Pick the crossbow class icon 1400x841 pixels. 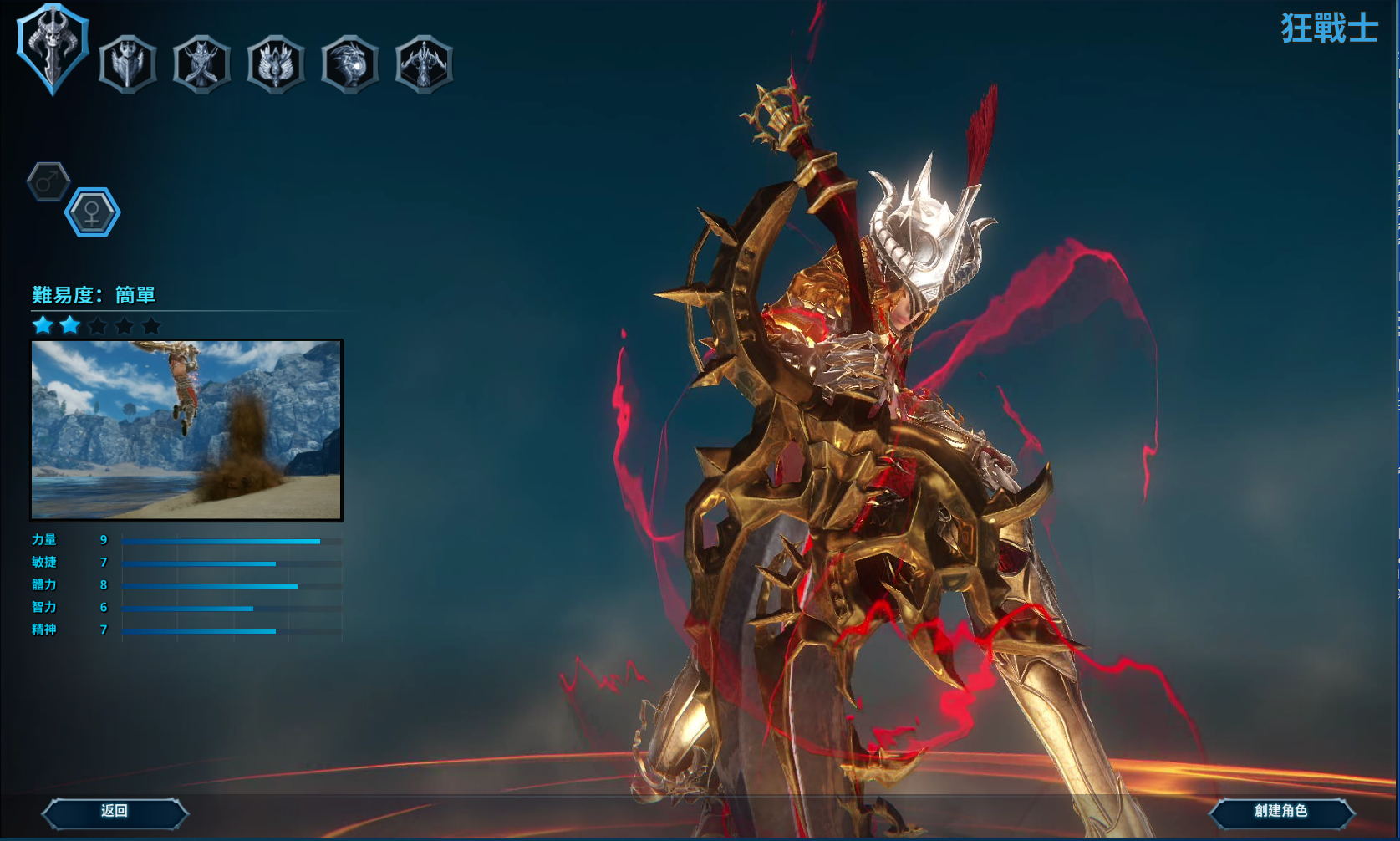425,64
